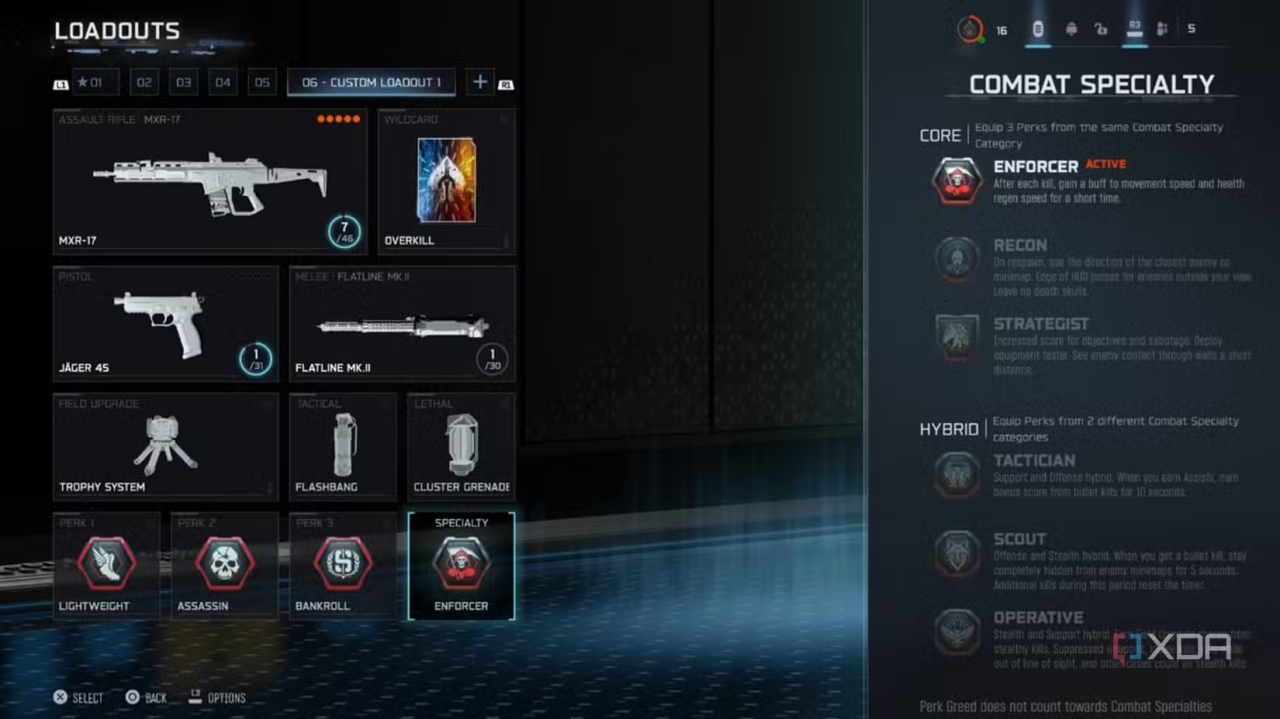This screenshot has height=719, width=1280.
Task: Select the Enforcer specialty slot
Action: coord(461,565)
